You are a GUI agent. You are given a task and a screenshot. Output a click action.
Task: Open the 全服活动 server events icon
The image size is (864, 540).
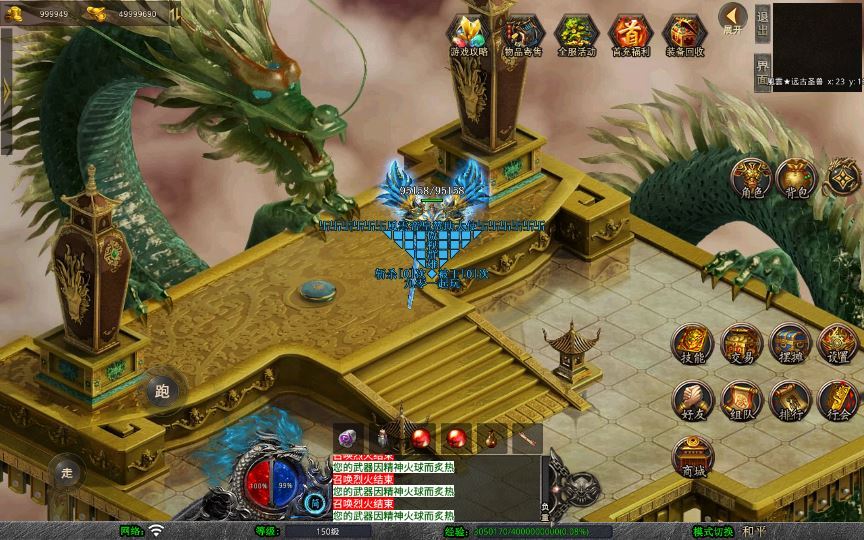click(574, 35)
